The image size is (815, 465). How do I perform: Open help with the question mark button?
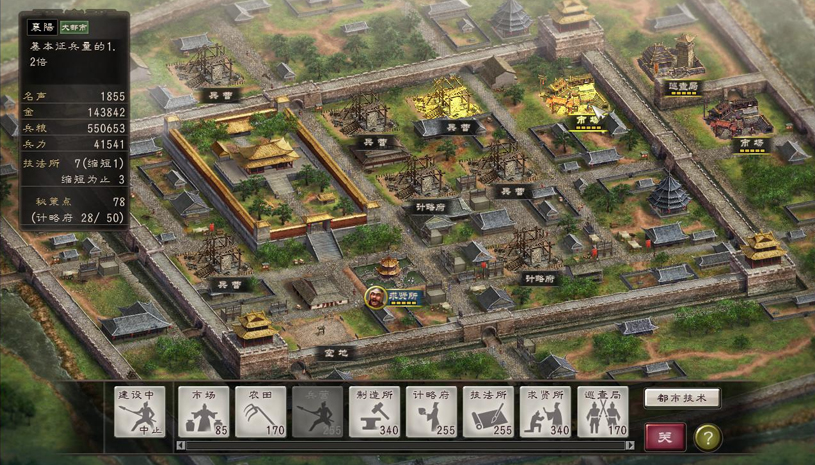tap(707, 436)
